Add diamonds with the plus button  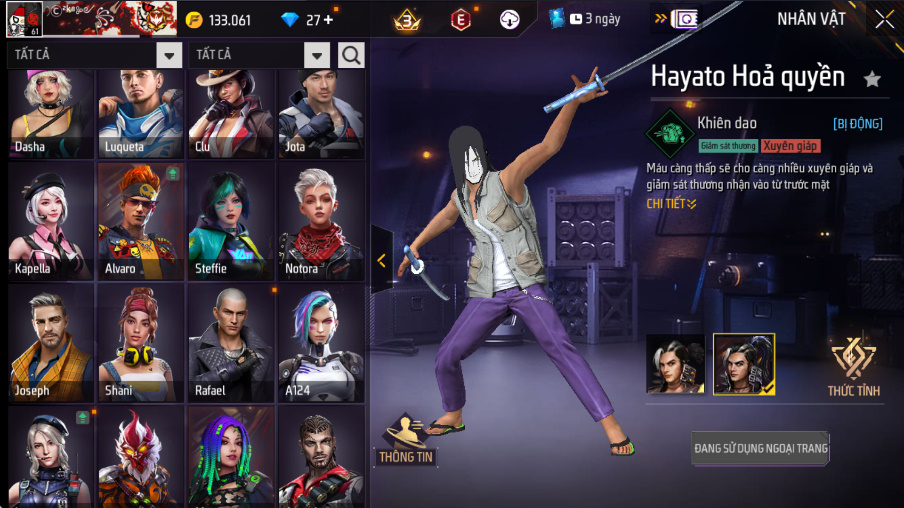[328, 20]
